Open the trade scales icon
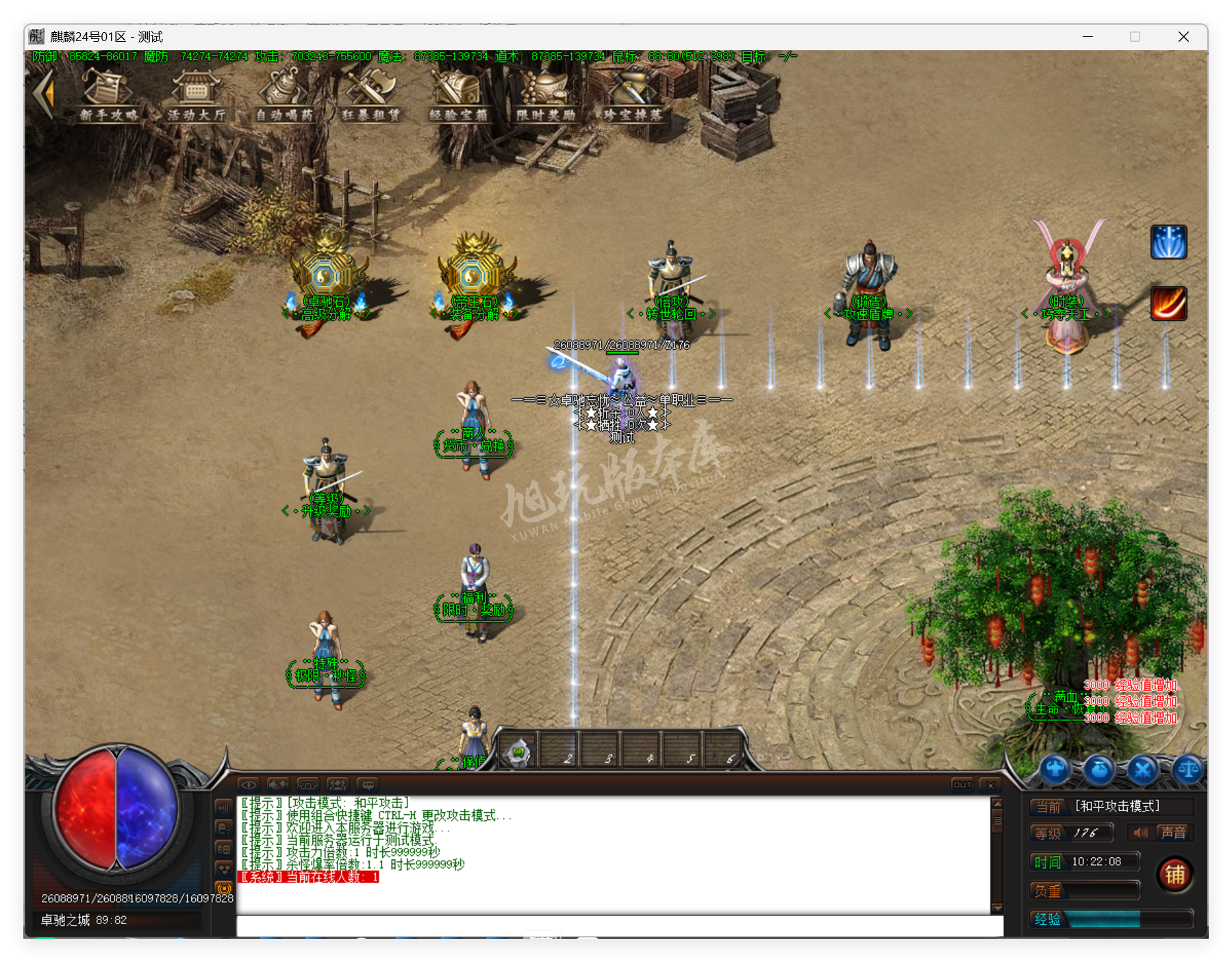 click(x=1187, y=768)
